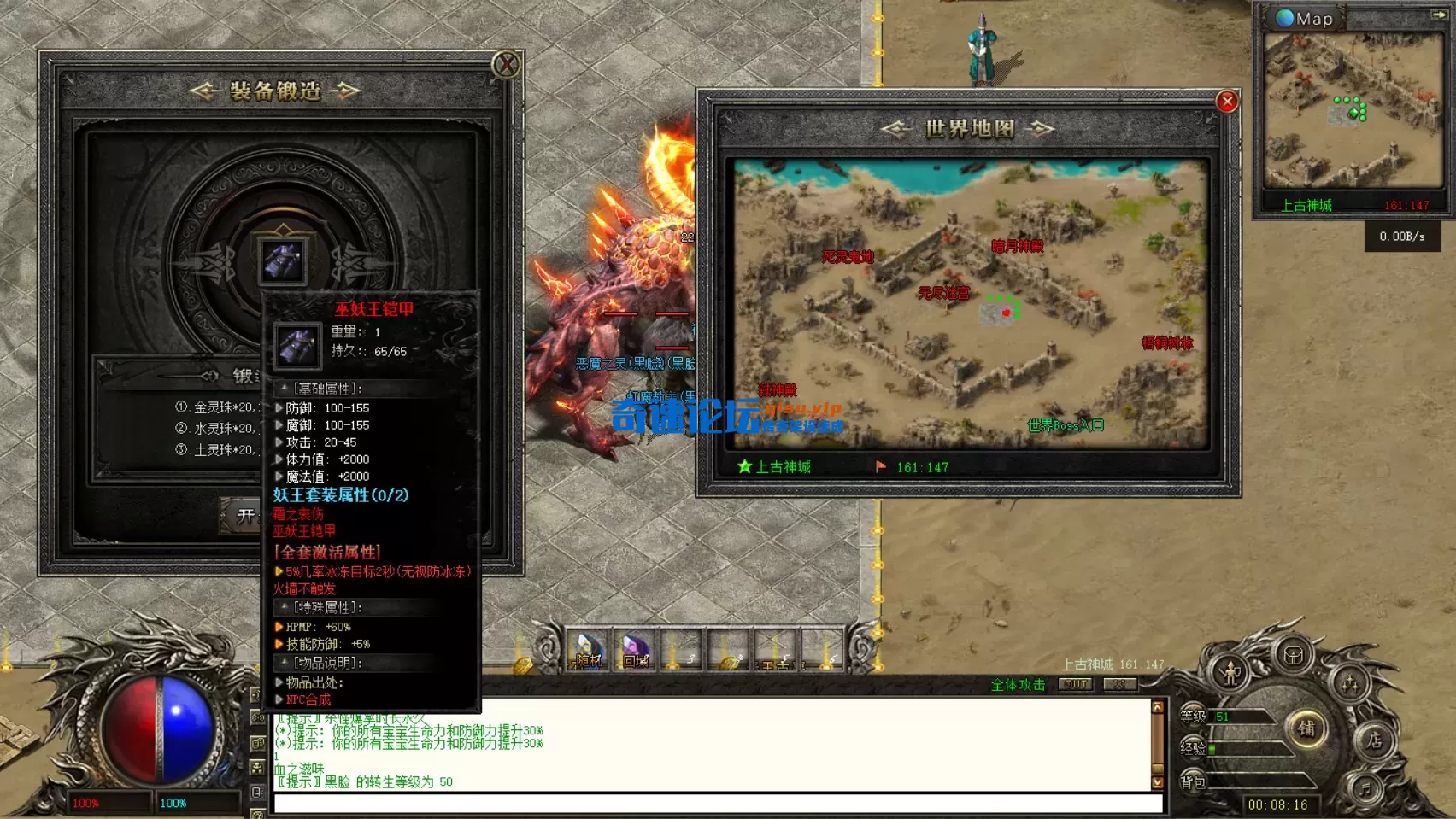Close the 世界地图 world map window

pyautogui.click(x=1227, y=102)
